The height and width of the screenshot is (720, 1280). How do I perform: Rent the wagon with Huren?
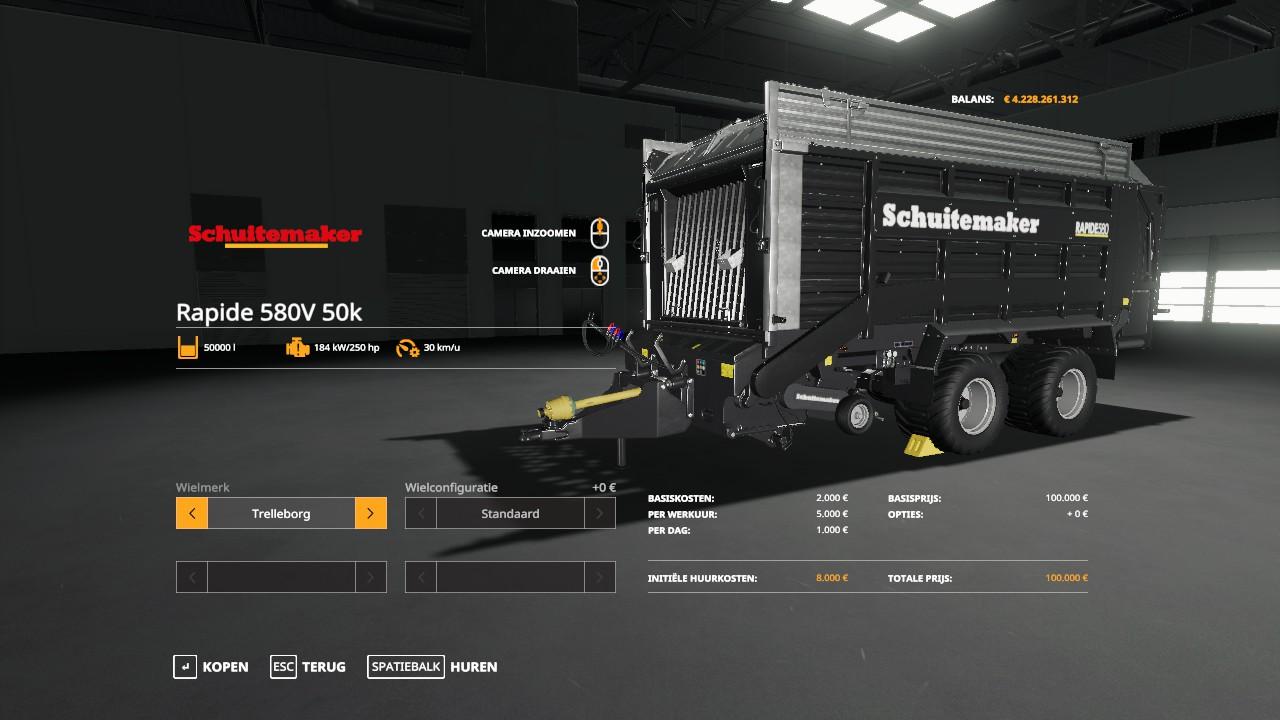[432, 667]
